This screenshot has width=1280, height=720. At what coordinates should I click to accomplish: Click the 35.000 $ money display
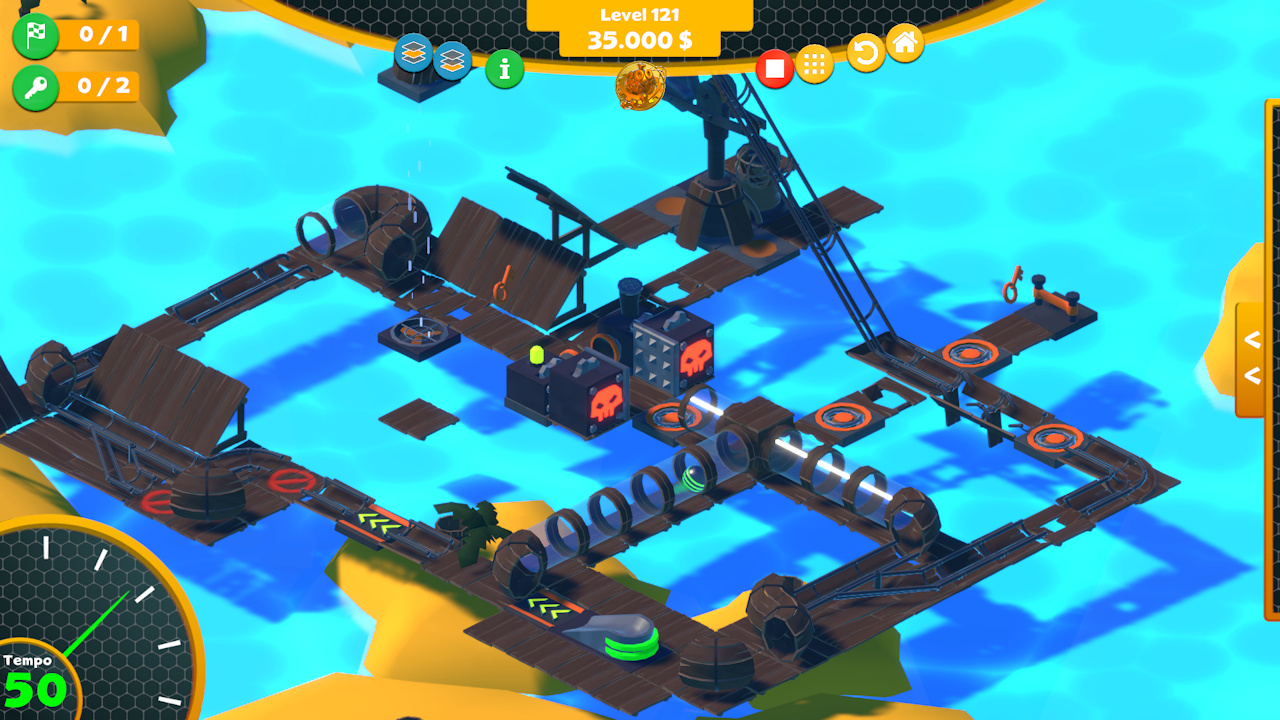pyautogui.click(x=638, y=40)
